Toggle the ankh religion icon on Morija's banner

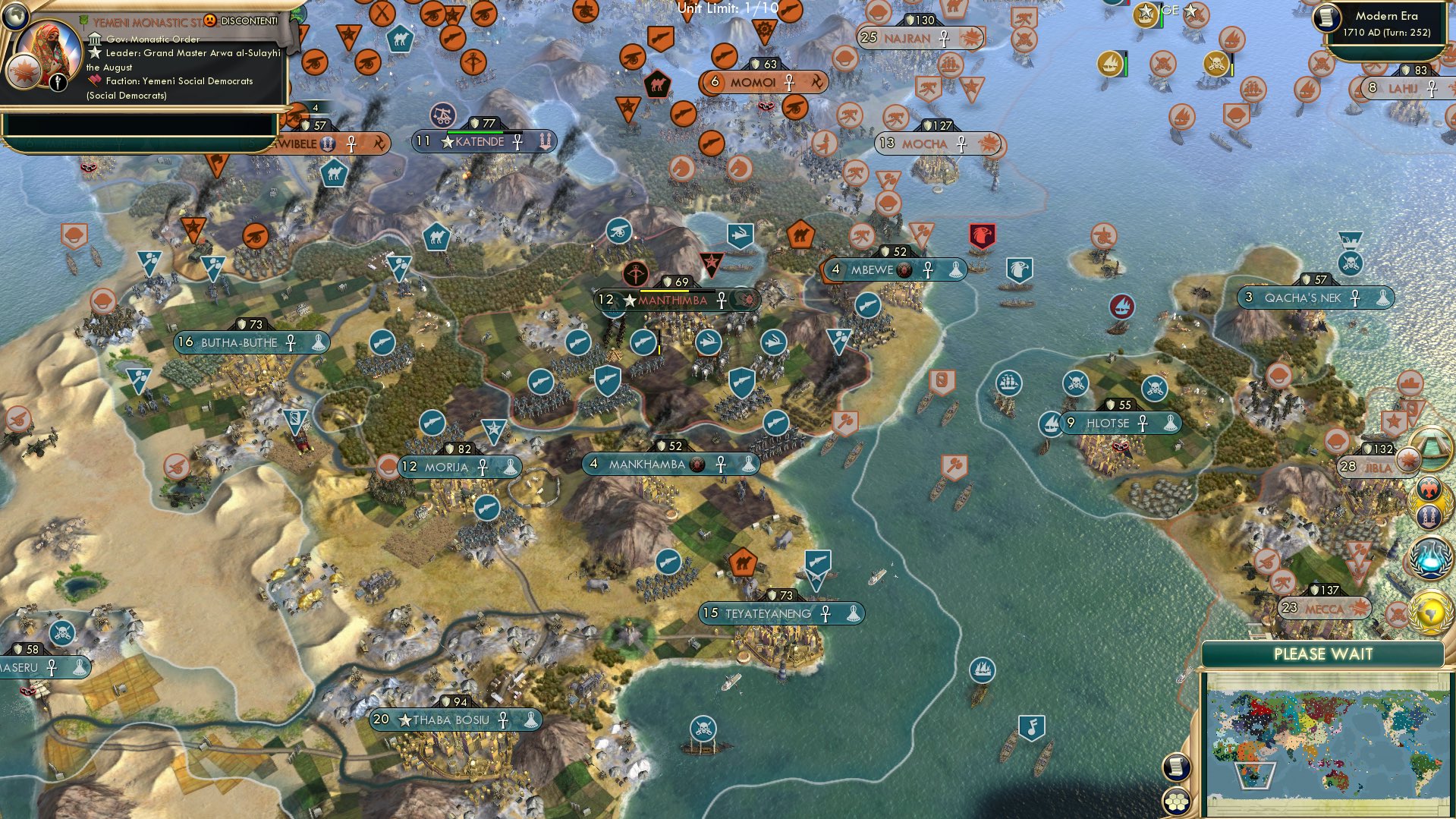click(x=485, y=468)
